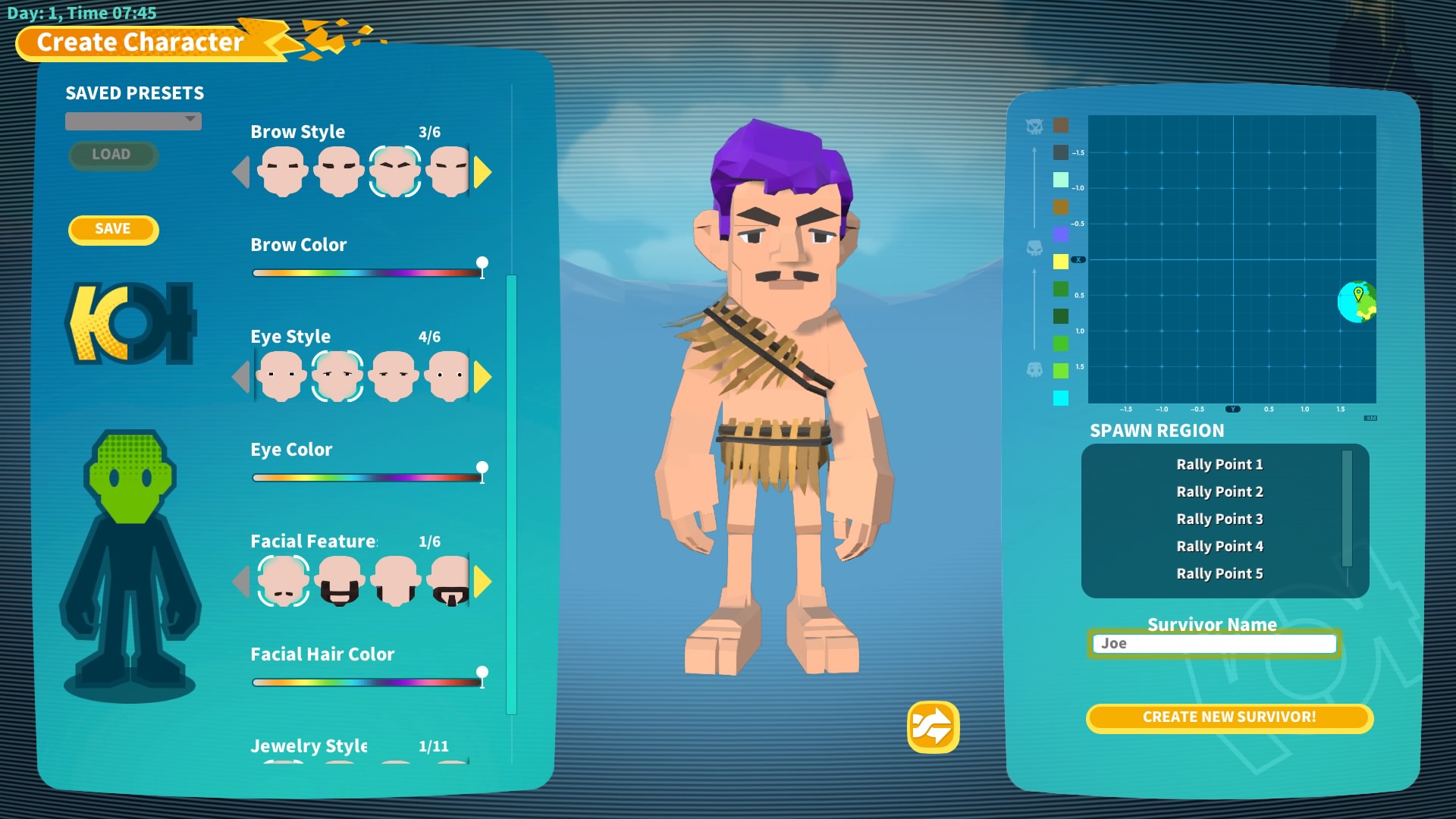Open the Saved Presets dropdown
1456x819 pixels.
pos(133,121)
